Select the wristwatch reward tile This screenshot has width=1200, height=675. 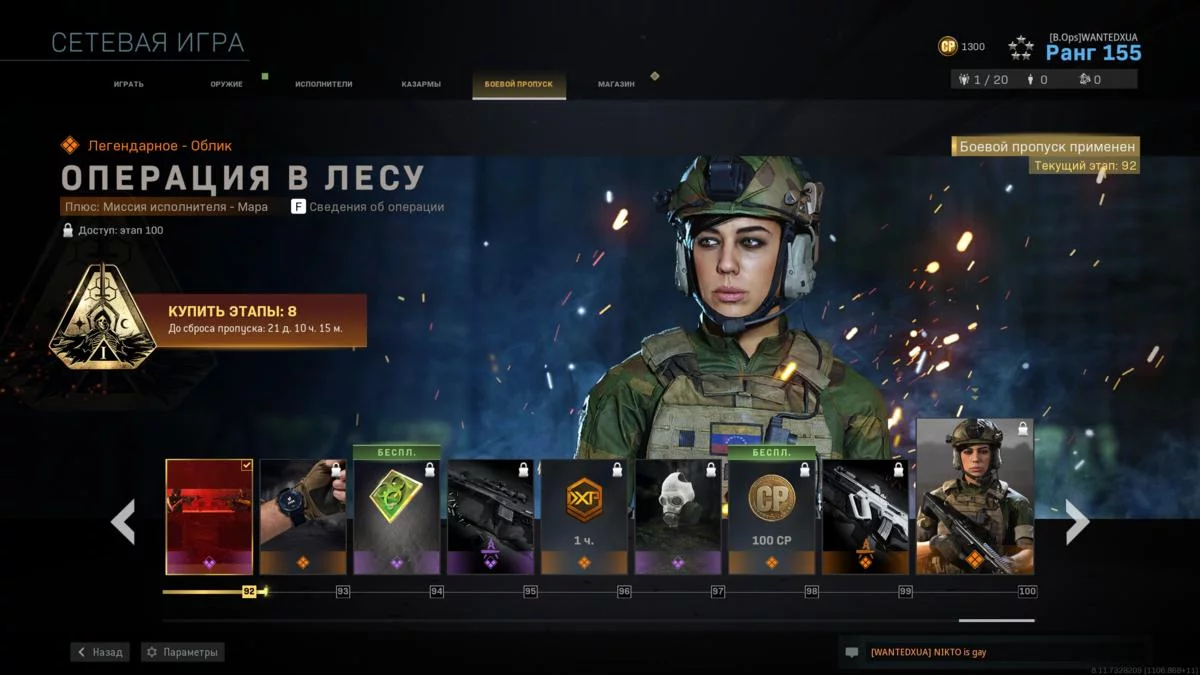(x=303, y=516)
